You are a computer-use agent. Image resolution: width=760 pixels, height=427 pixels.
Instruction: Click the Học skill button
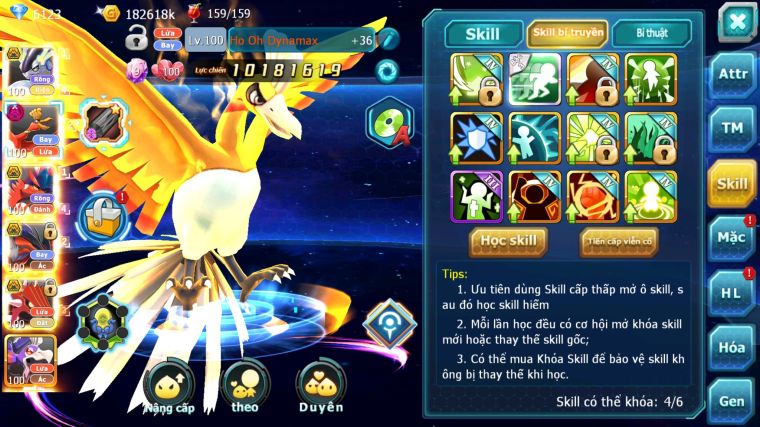coord(509,241)
